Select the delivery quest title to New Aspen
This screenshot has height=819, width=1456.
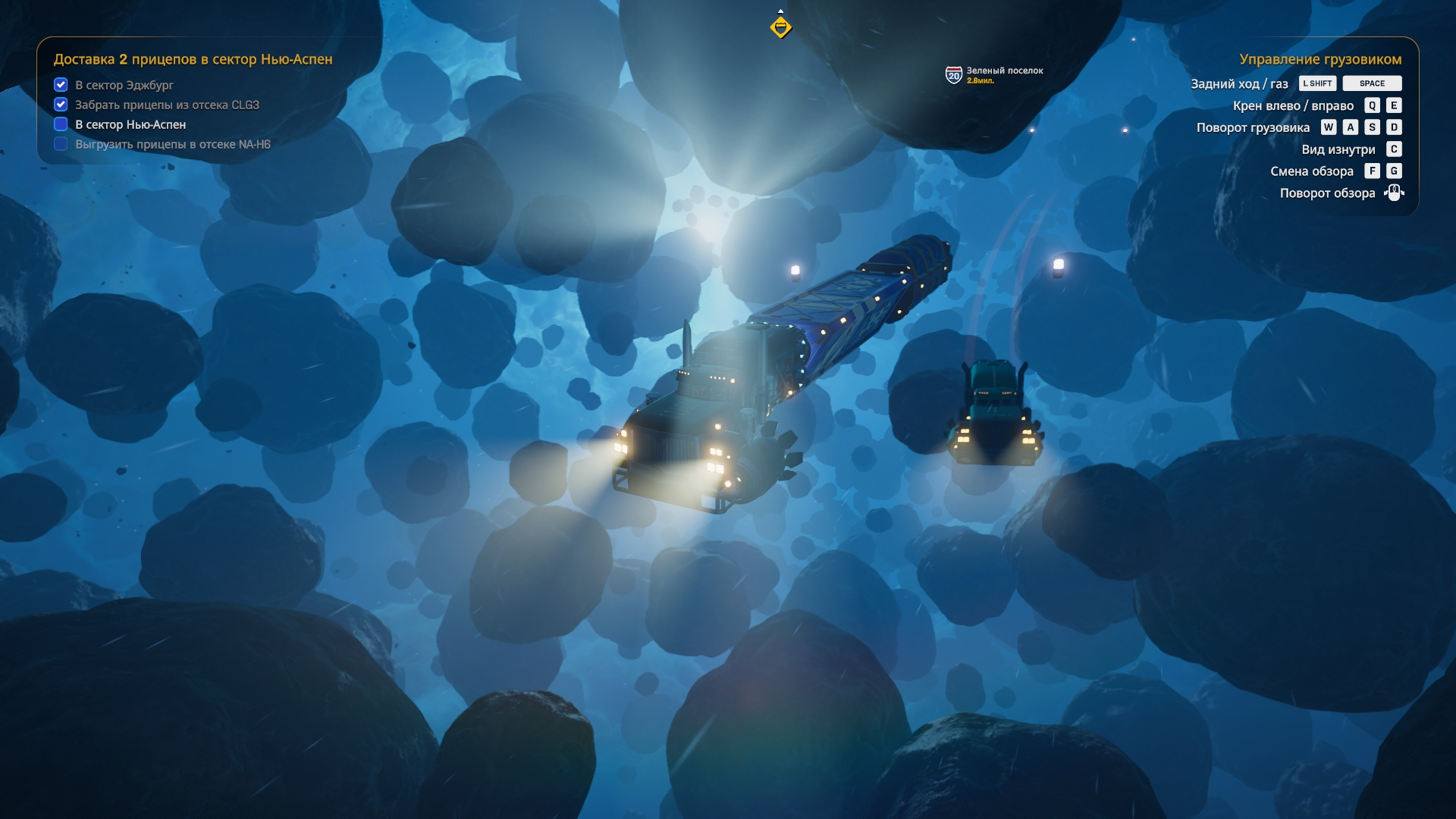193,59
